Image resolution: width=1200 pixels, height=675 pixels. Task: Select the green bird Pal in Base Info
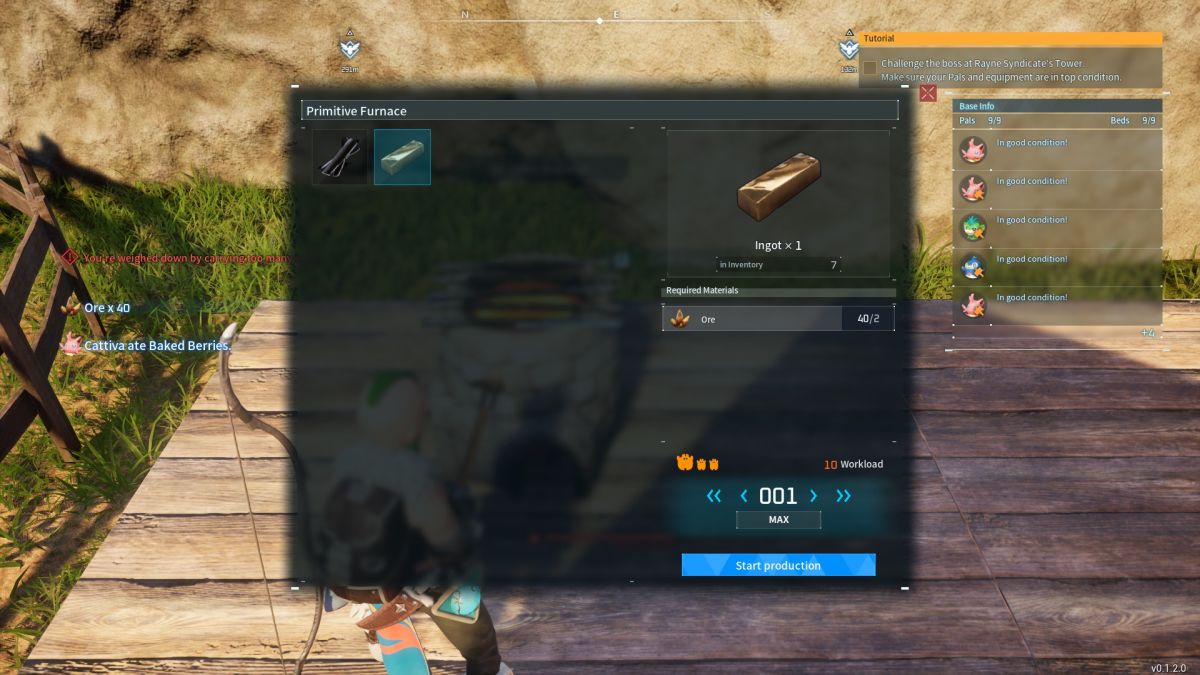973,227
